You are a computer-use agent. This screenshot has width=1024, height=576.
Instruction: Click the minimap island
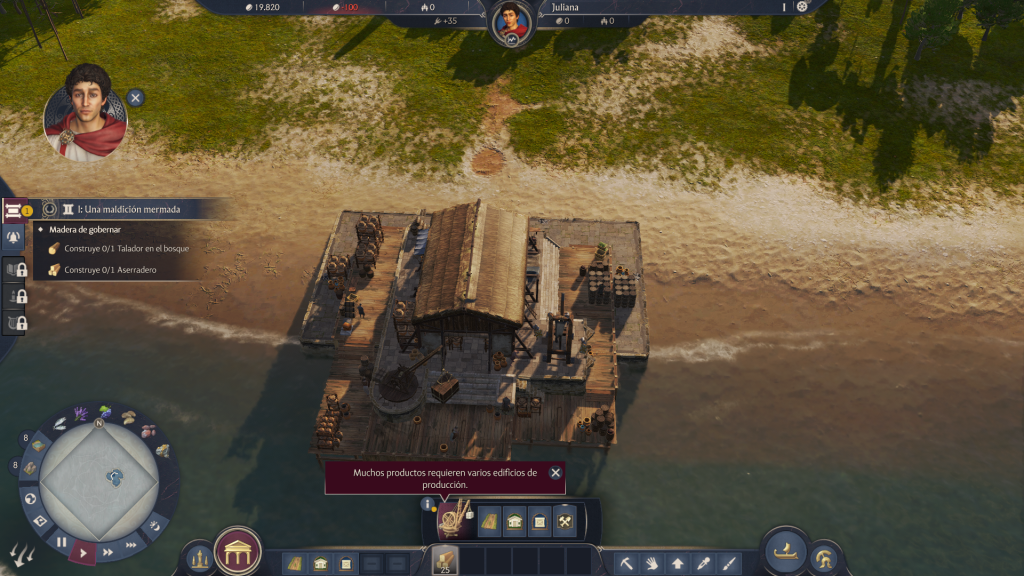[x=116, y=476]
